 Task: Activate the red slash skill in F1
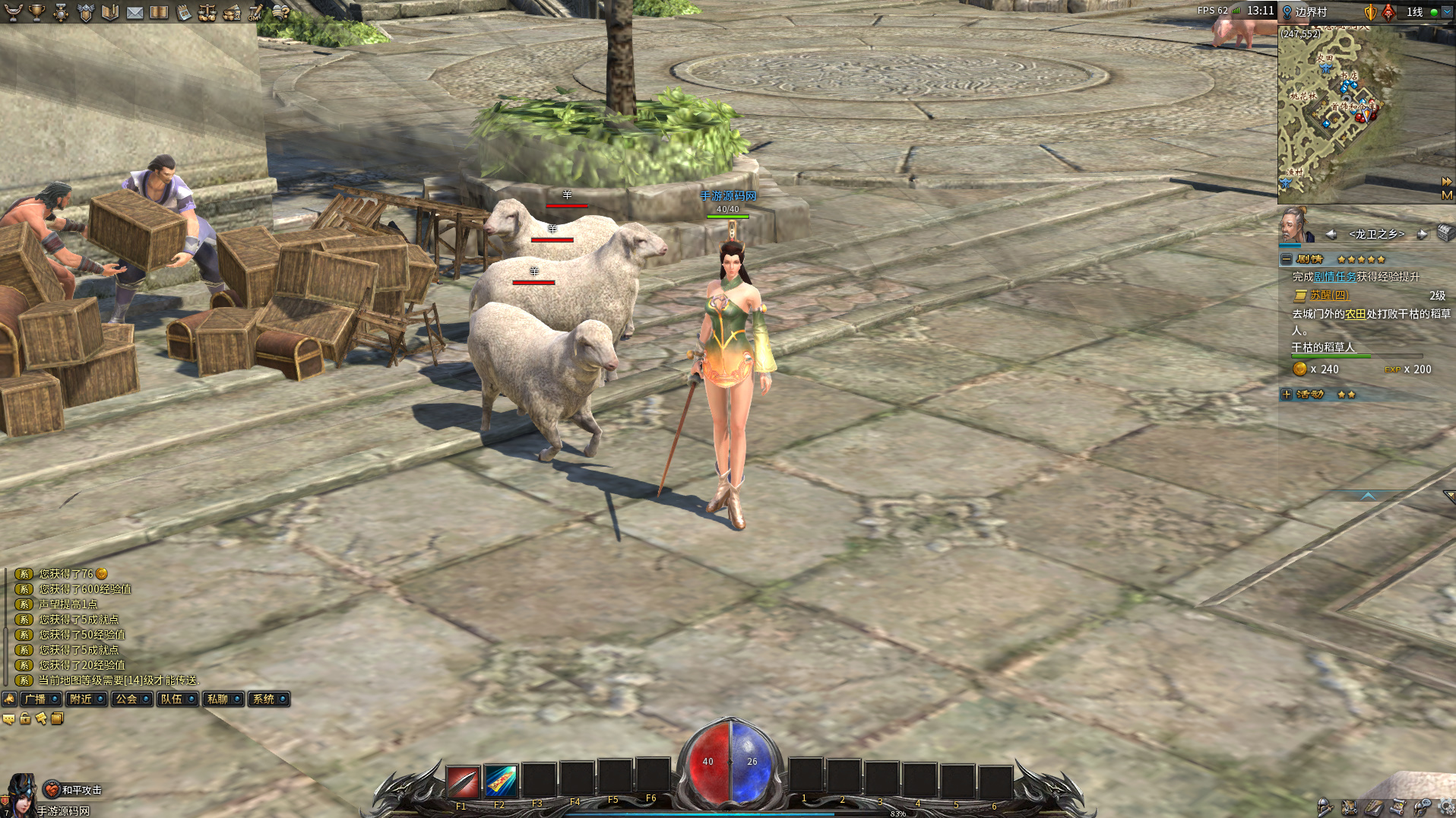coord(463,782)
